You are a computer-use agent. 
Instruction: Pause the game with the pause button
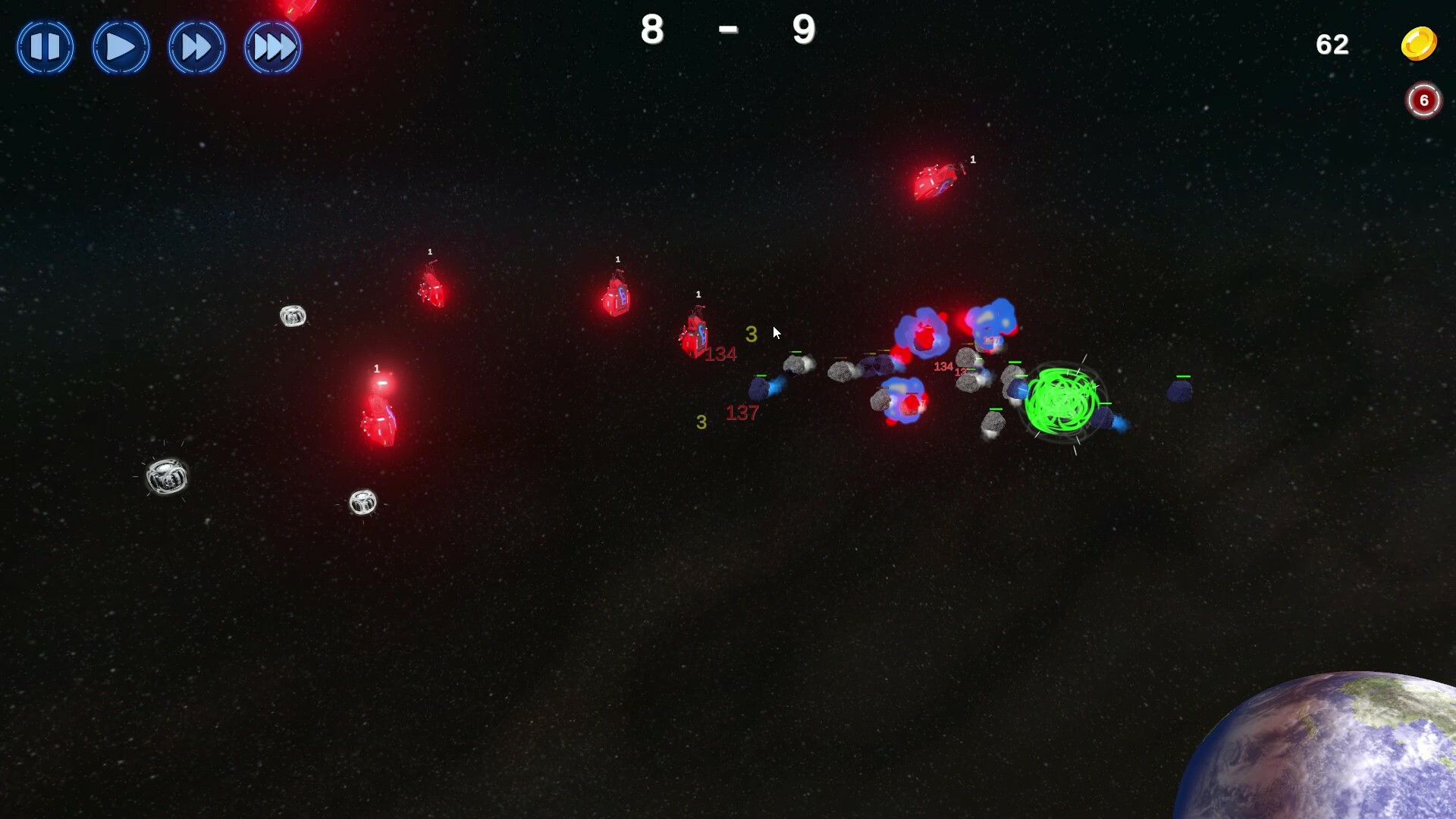coord(45,47)
